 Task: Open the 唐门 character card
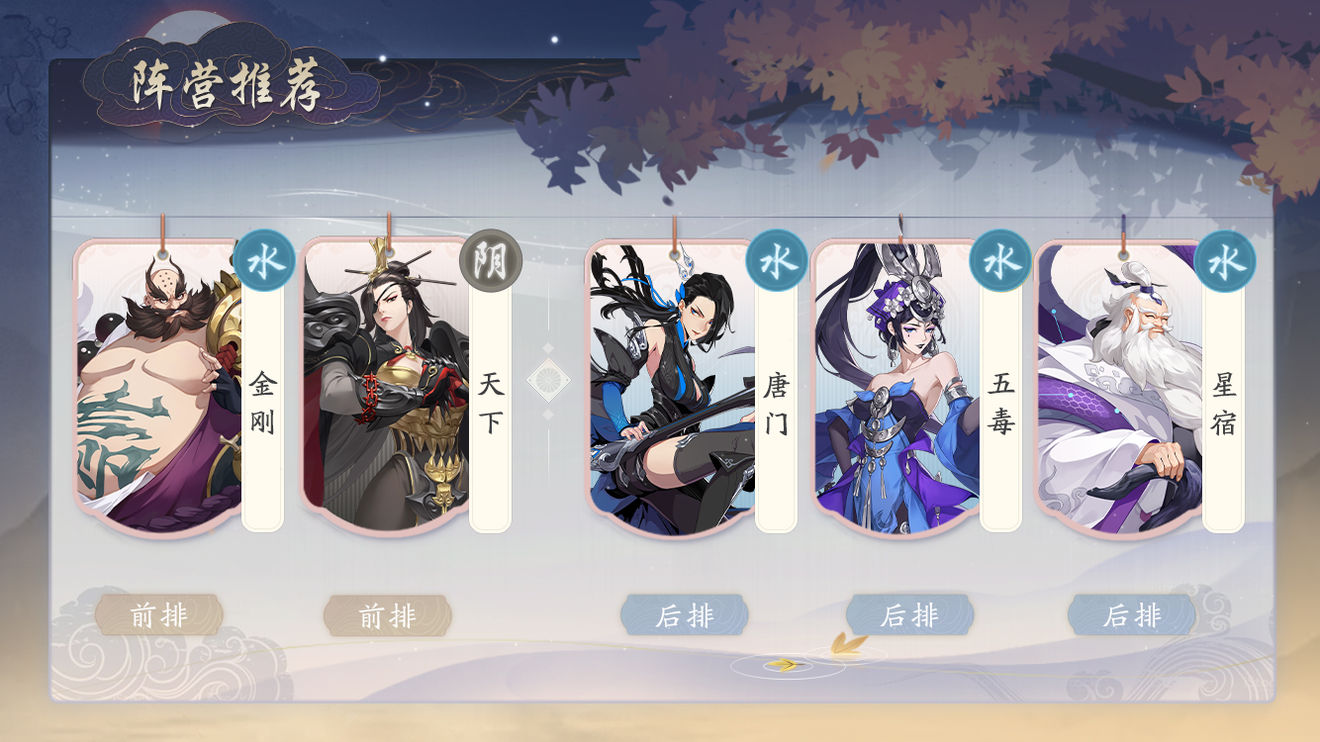(x=670, y=390)
